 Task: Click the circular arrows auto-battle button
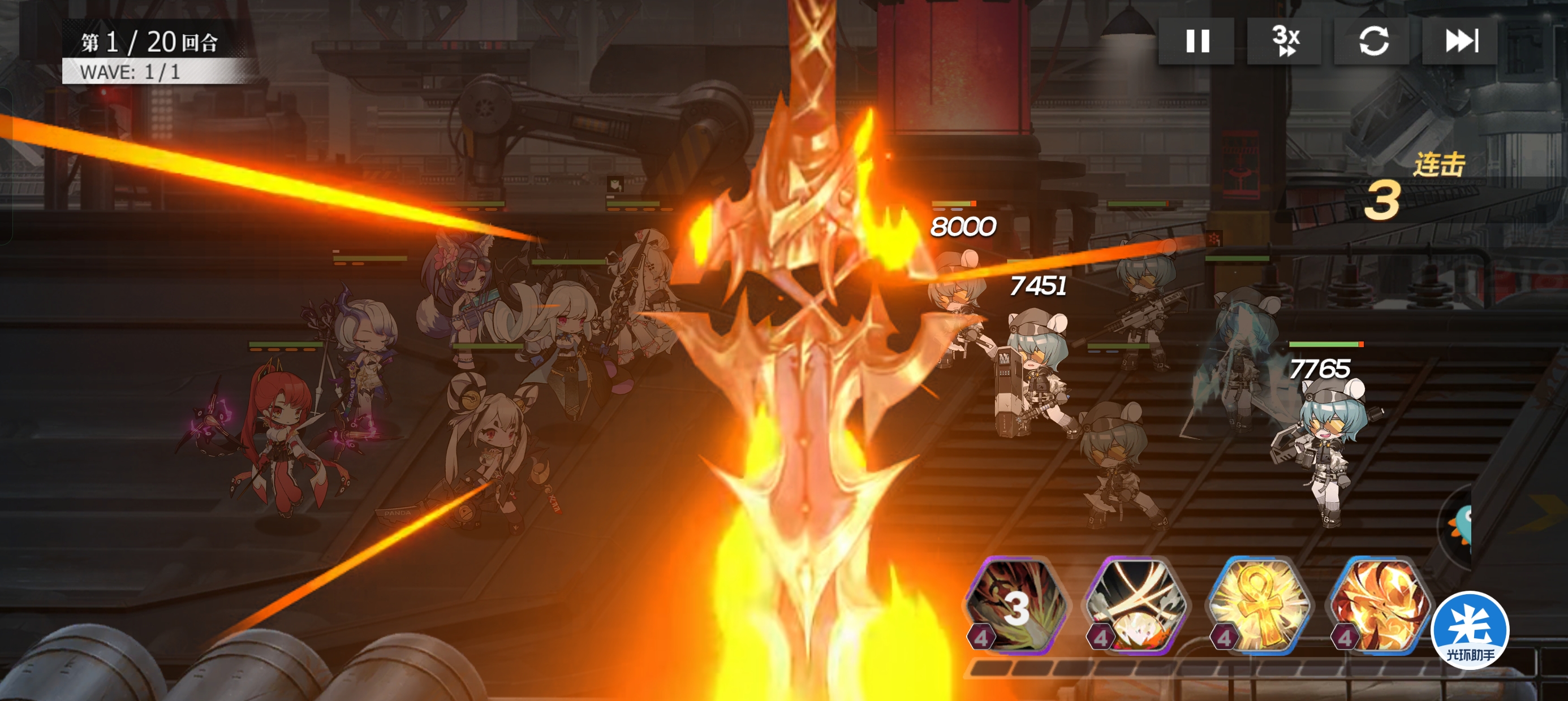tap(1372, 41)
